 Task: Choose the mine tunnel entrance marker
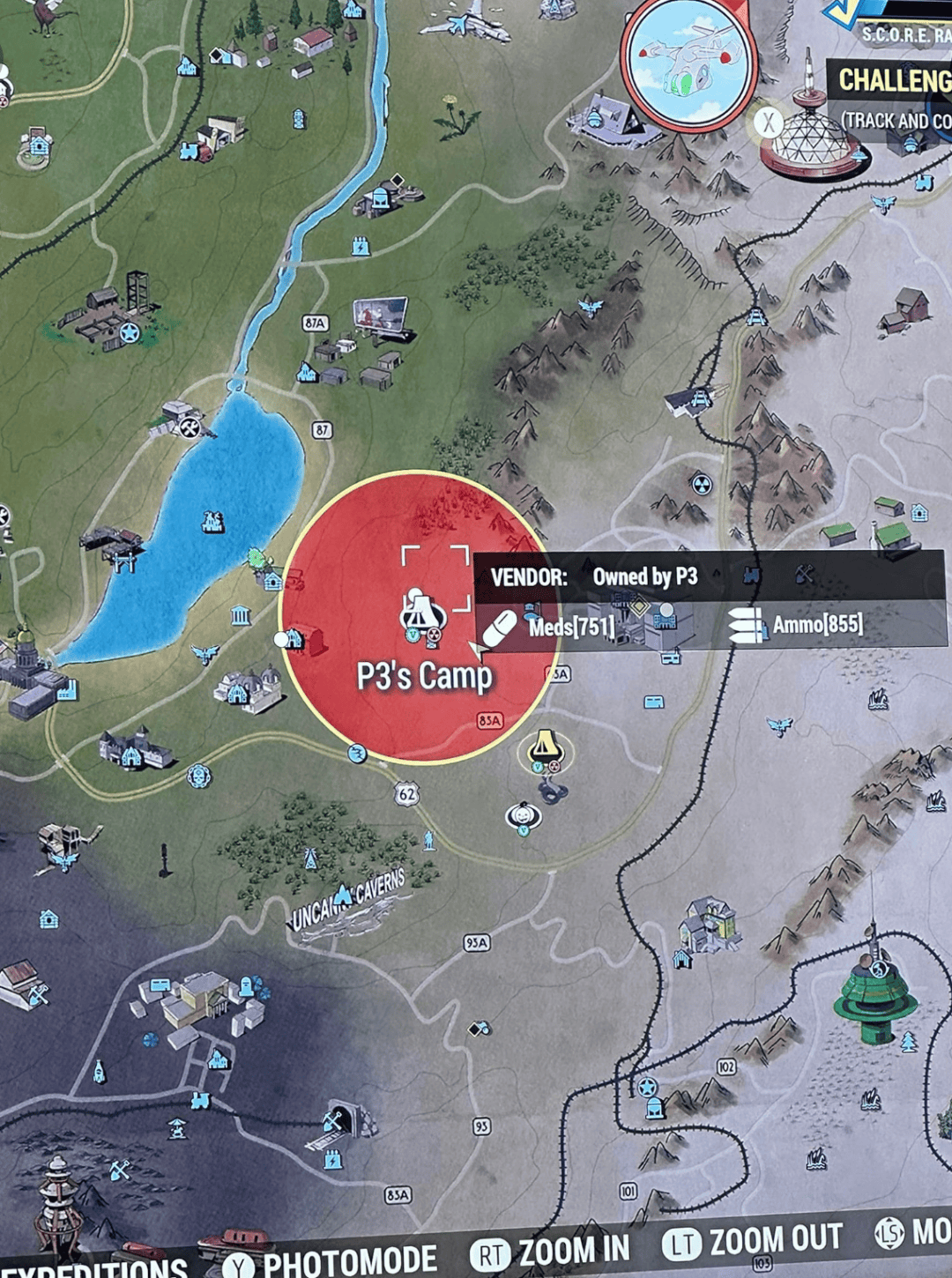[x=338, y=1121]
